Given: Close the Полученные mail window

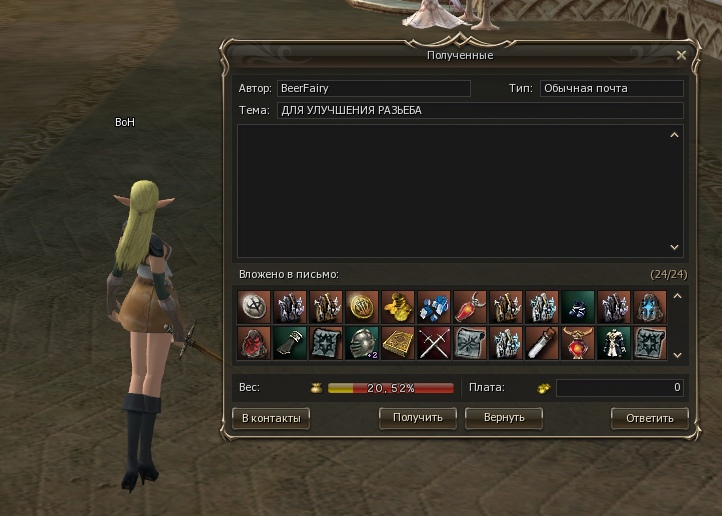Looking at the screenshot, I should 681,56.
